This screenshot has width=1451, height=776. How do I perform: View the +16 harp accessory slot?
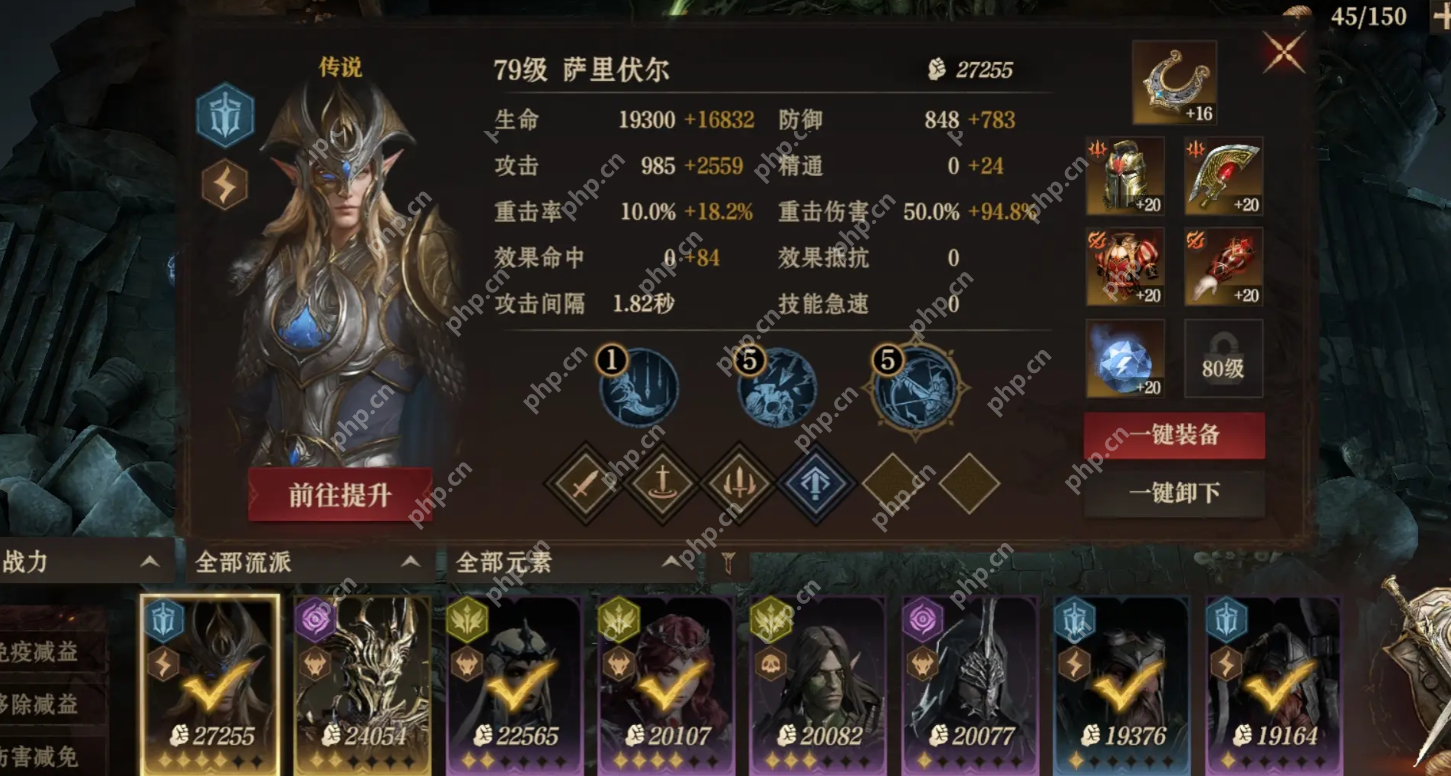[x=1174, y=82]
